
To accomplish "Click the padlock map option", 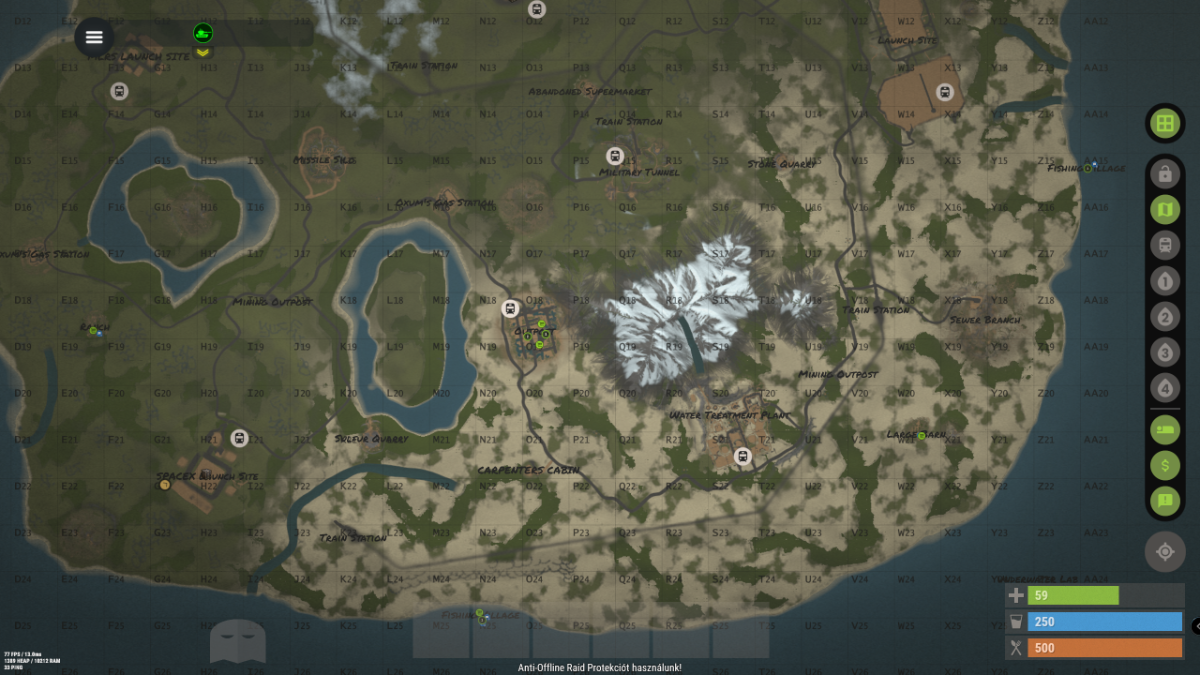I will [1164, 175].
